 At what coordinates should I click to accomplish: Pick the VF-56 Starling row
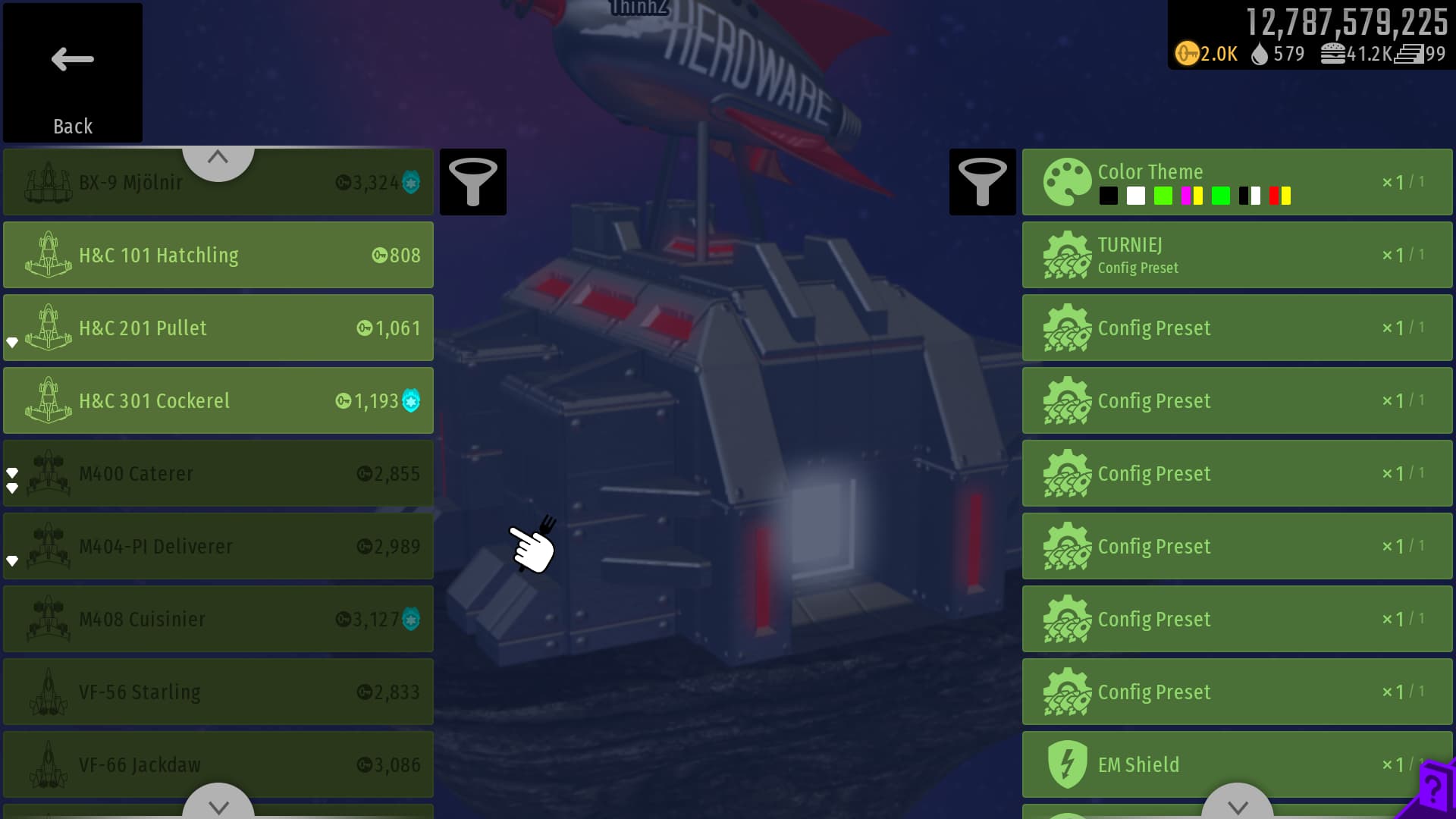218,692
